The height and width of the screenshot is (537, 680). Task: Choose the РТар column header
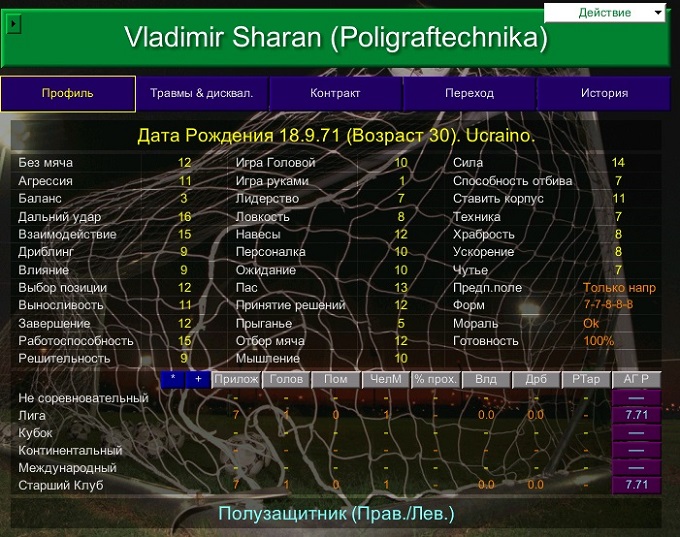click(x=586, y=379)
